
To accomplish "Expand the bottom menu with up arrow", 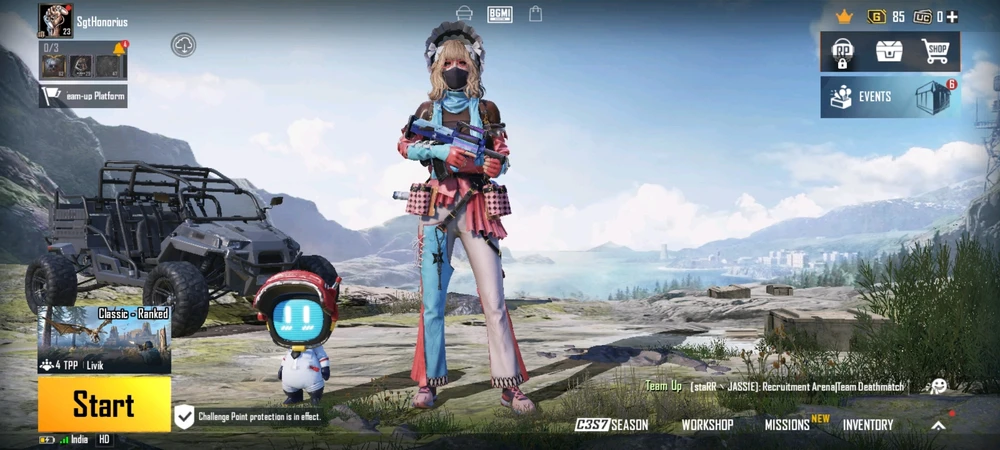I will click(x=938, y=425).
